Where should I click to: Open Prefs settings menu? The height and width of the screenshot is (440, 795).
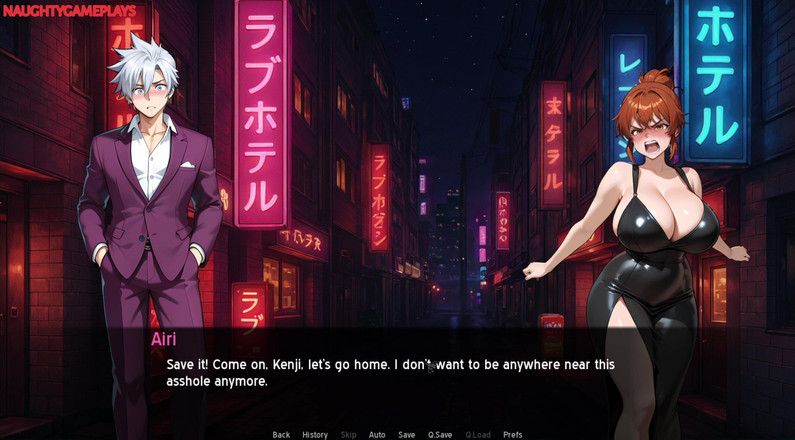(512, 435)
